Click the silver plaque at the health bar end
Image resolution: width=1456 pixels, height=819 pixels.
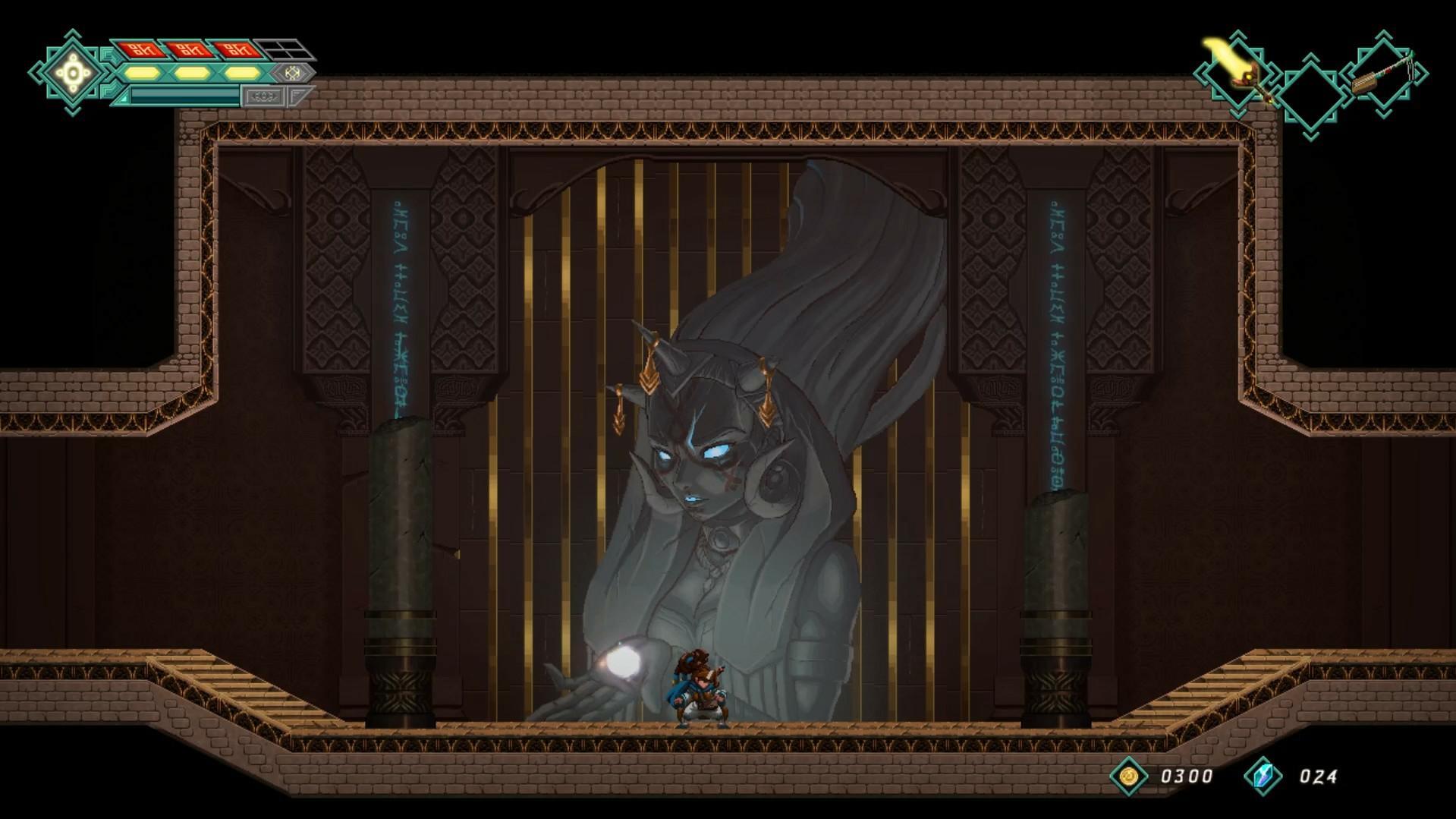[x=265, y=96]
